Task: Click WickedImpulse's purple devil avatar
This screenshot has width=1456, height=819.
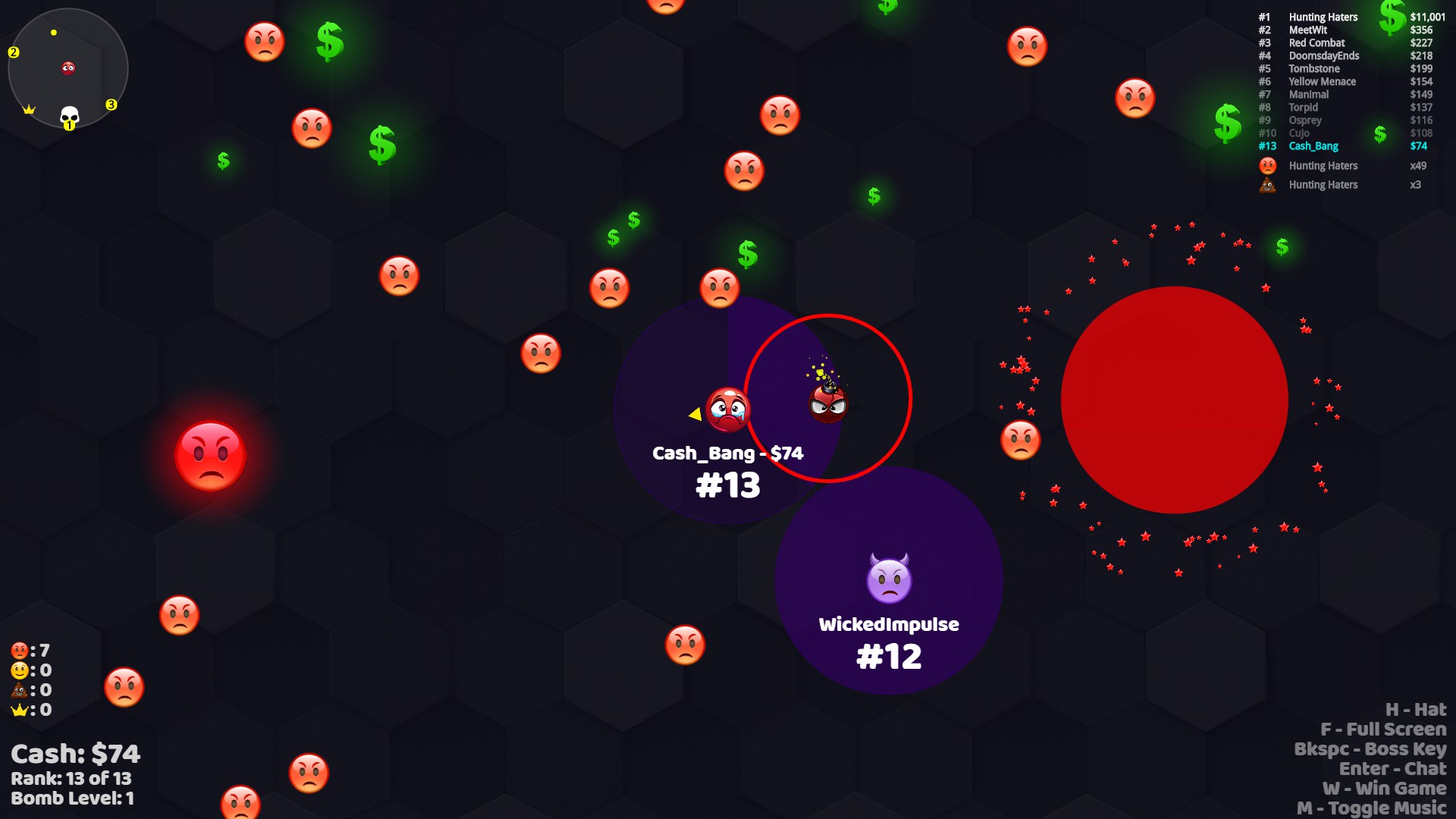Action: tap(889, 576)
